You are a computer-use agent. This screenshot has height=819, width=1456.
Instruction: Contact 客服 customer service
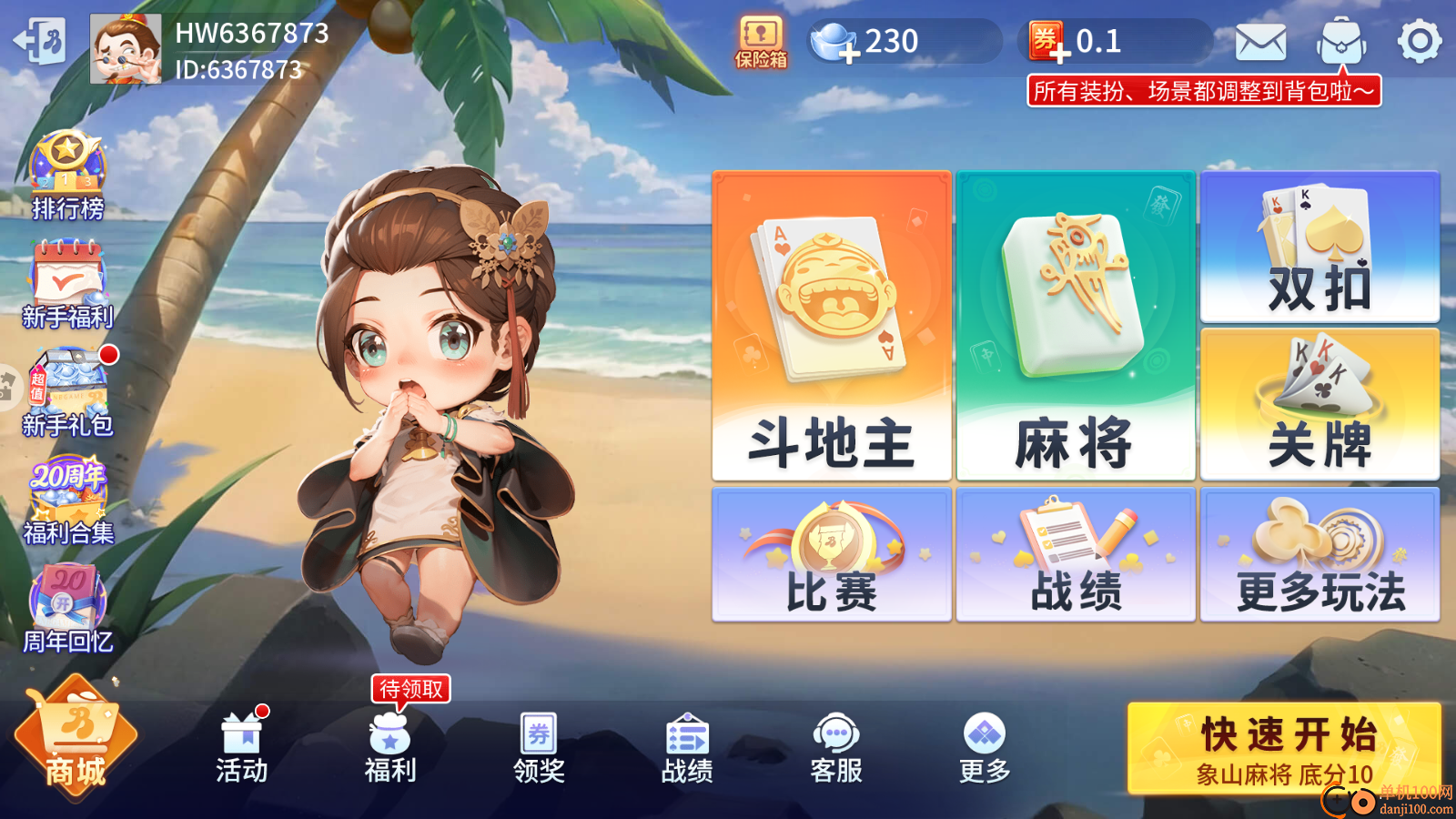[835, 746]
